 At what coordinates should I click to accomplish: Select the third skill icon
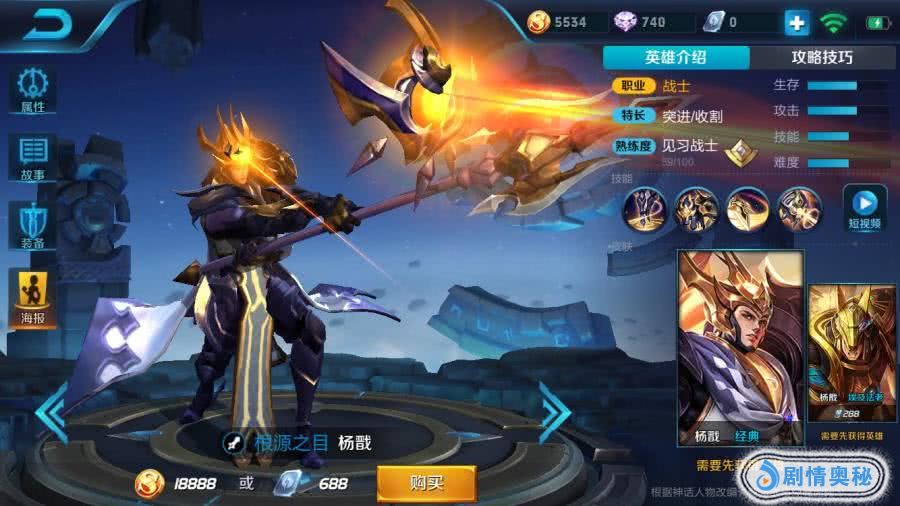tap(747, 209)
